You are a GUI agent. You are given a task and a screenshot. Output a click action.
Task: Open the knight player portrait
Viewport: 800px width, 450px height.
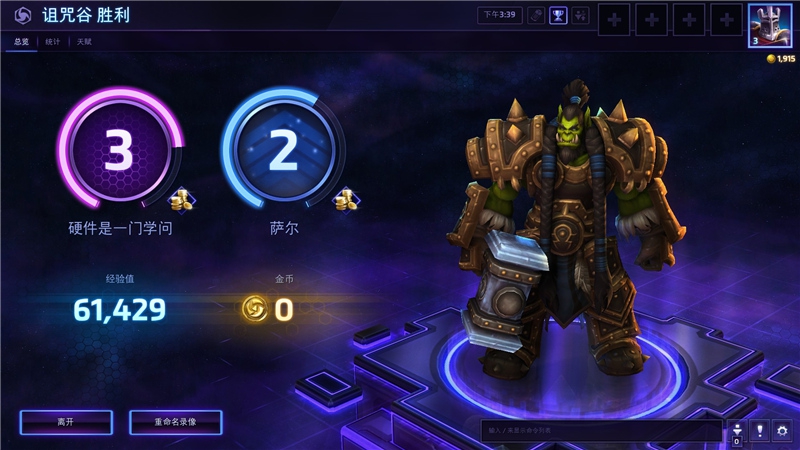[x=771, y=25]
